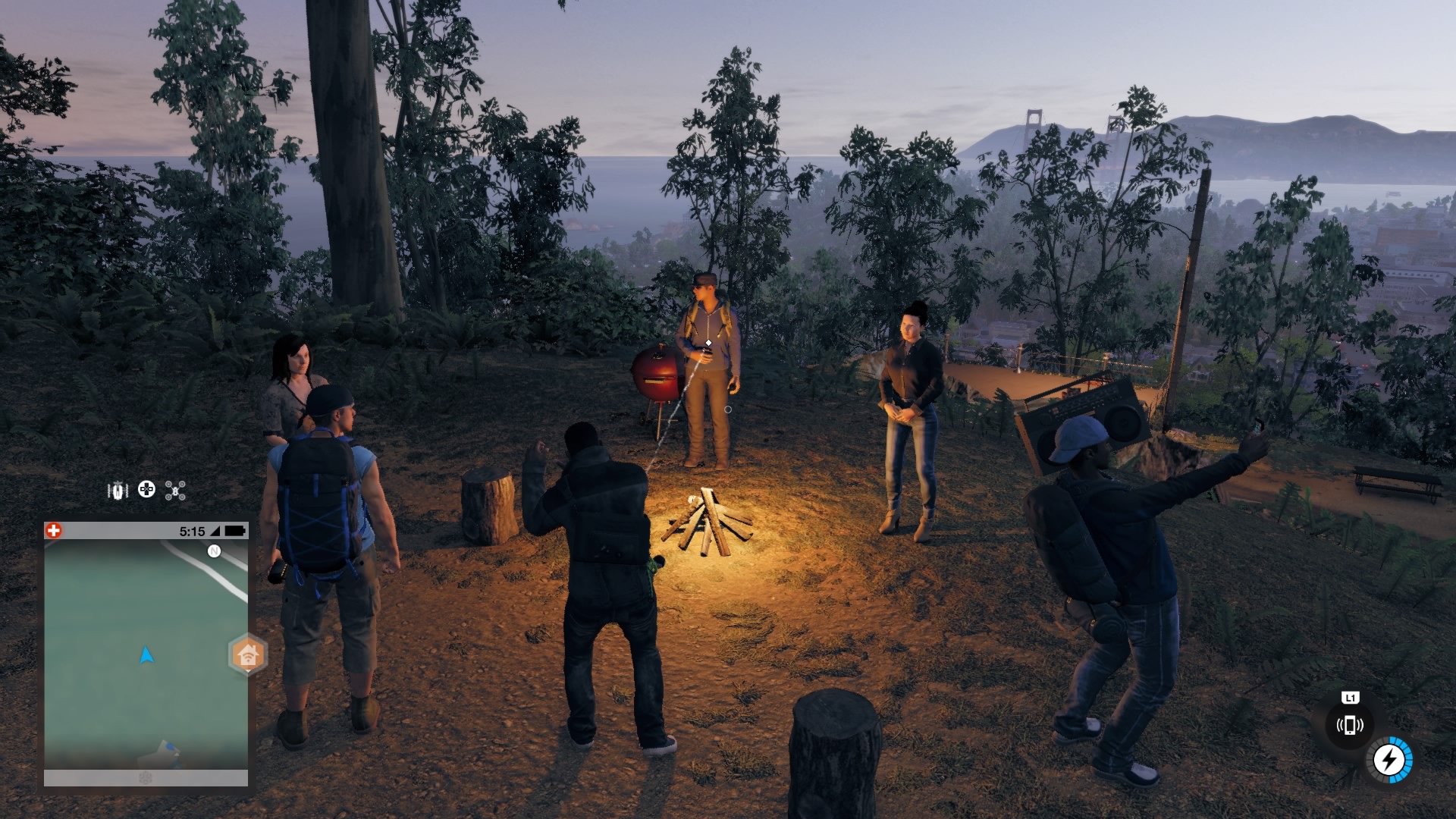Click the d-pad gadget selector icon
The image size is (1456, 819).
coord(146,490)
